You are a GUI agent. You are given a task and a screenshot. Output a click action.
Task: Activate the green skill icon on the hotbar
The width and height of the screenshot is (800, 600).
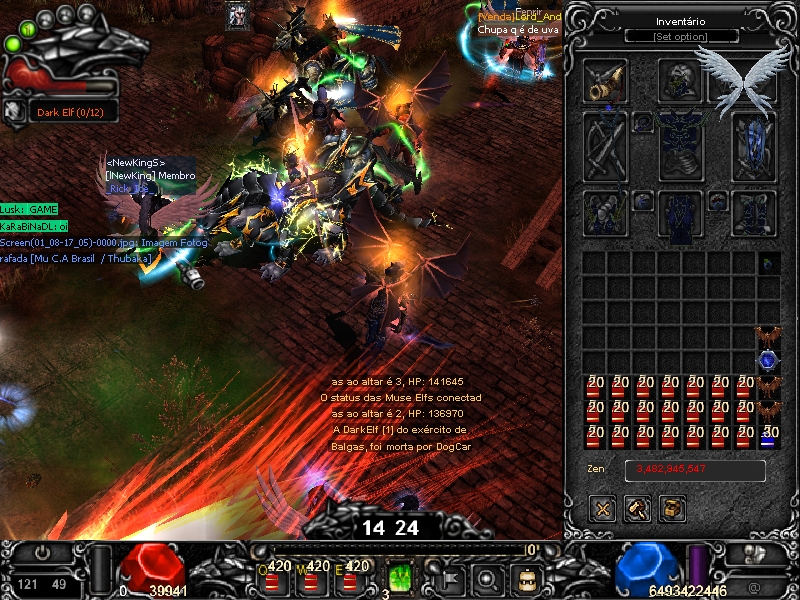pyautogui.click(x=400, y=578)
